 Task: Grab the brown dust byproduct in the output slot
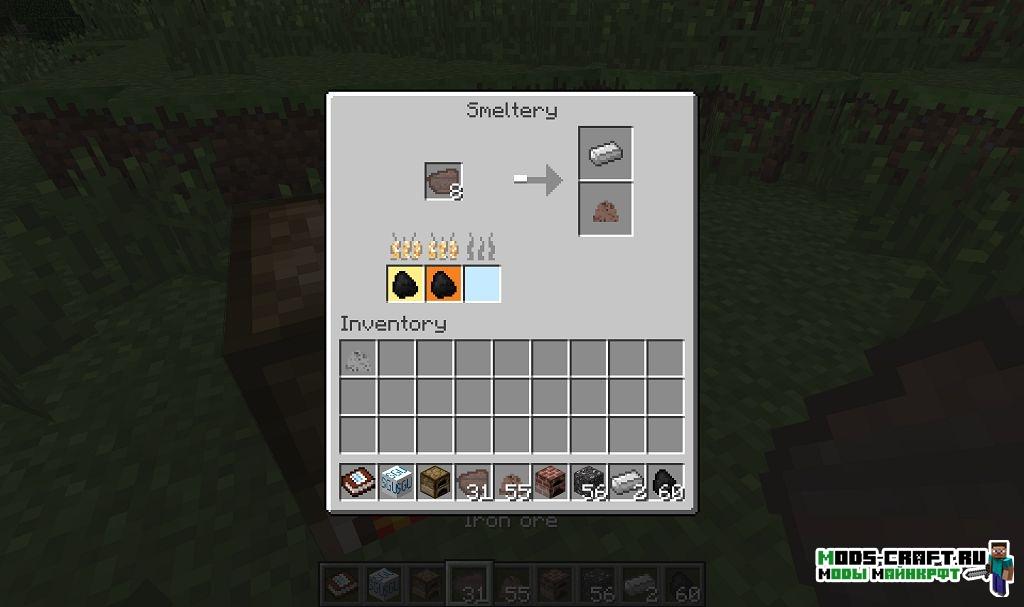click(606, 209)
